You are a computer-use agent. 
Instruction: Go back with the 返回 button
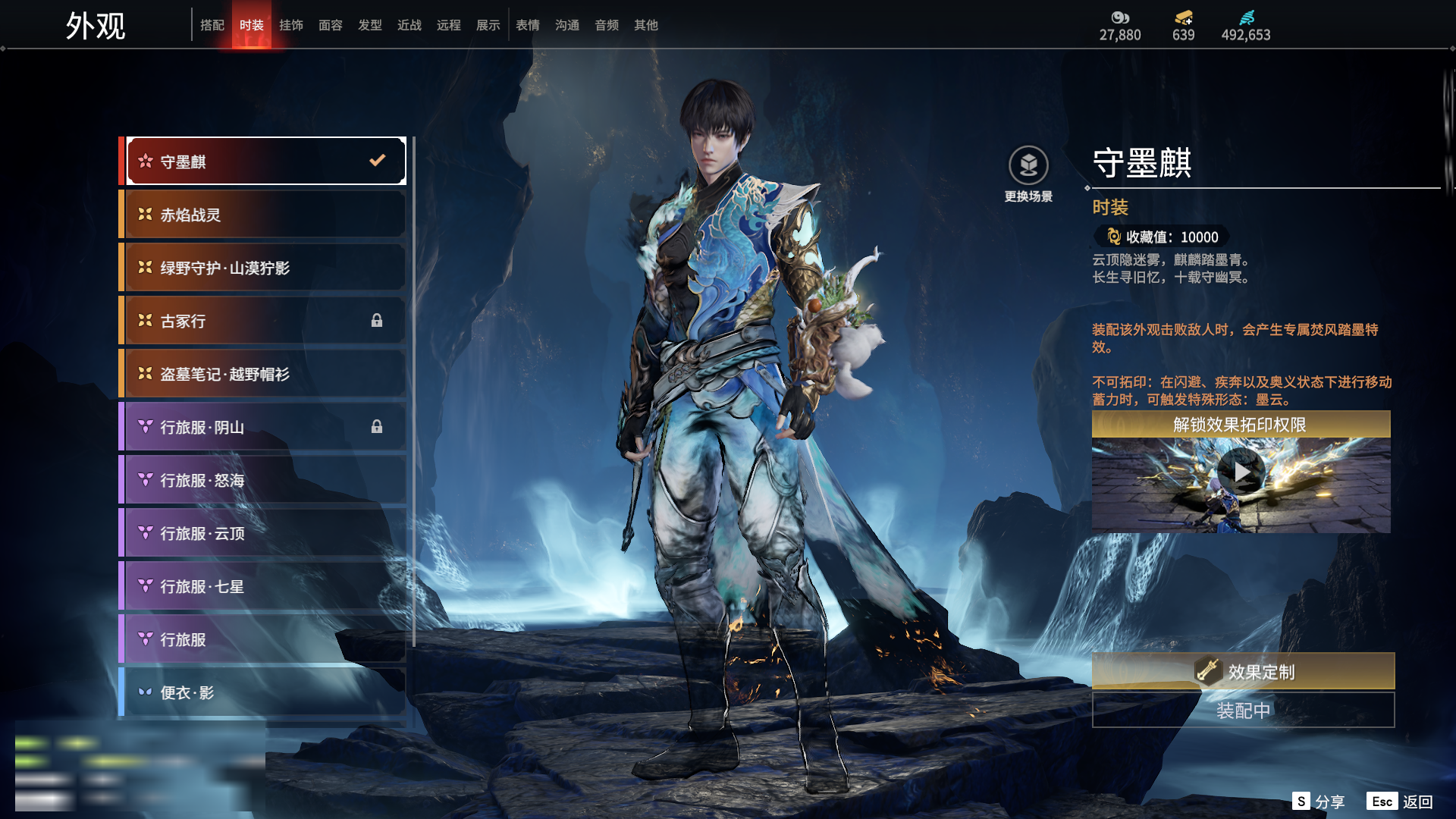(x=1400, y=802)
